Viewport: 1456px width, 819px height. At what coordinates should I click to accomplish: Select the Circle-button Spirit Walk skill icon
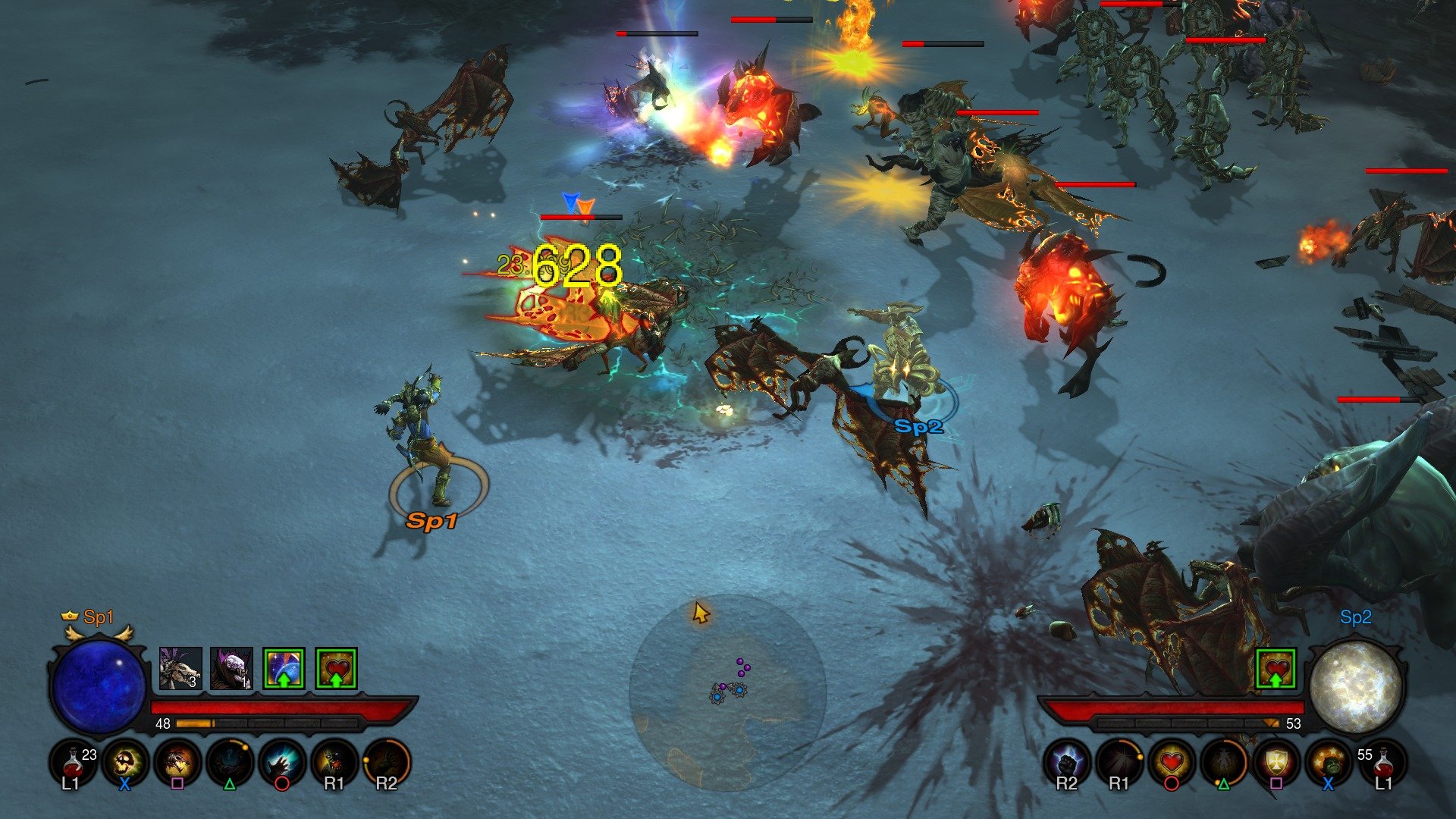284,761
